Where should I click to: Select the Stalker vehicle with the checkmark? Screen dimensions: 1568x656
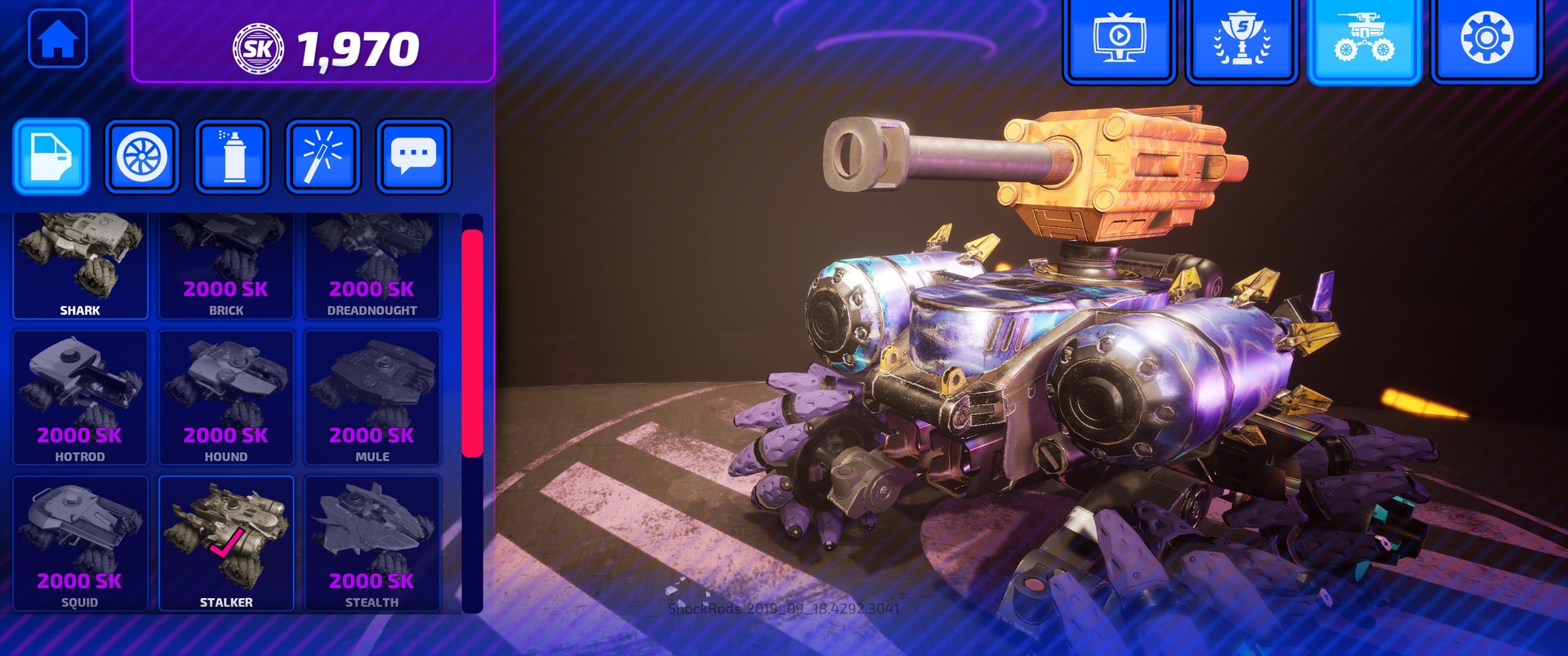[225, 535]
